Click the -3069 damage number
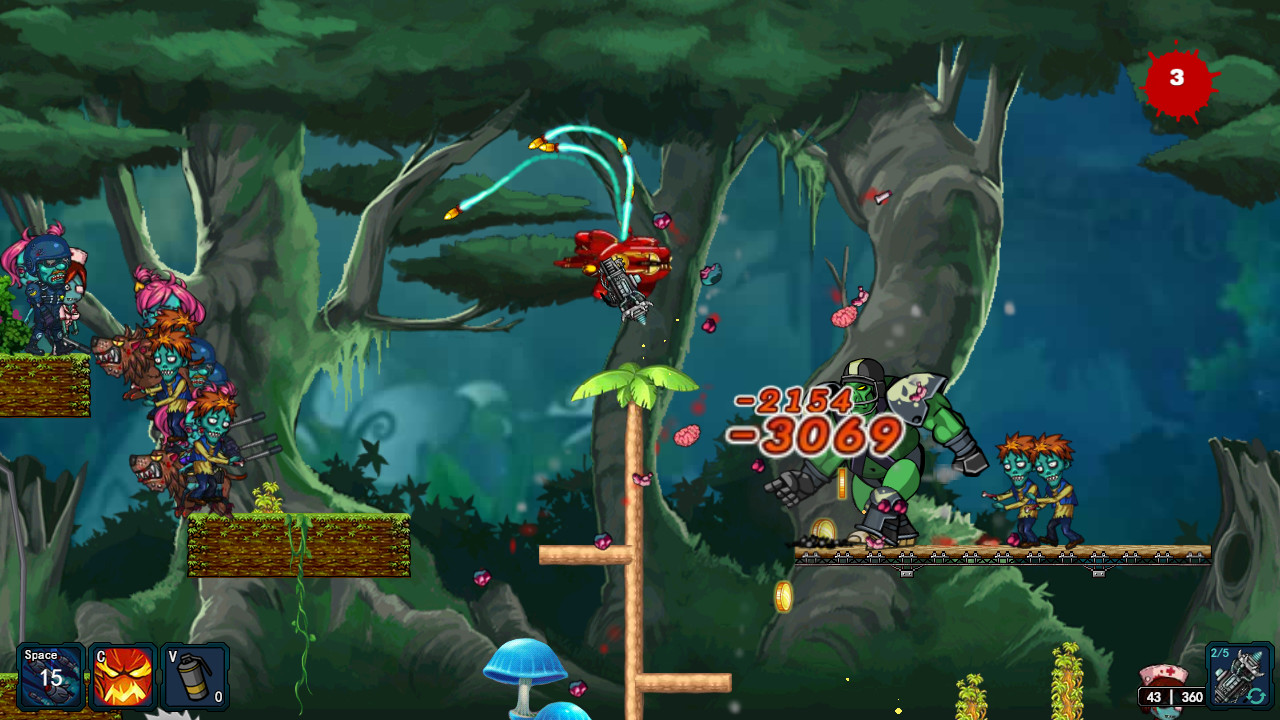Viewport: 1280px width, 720px height. (x=820, y=437)
